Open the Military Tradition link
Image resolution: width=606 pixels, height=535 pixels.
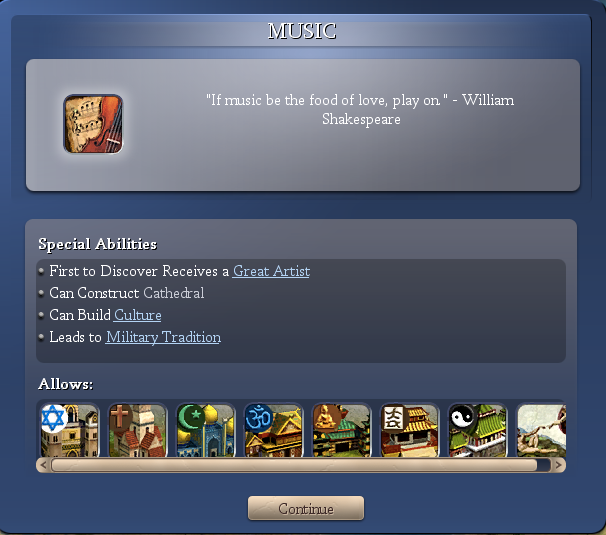[x=163, y=337]
